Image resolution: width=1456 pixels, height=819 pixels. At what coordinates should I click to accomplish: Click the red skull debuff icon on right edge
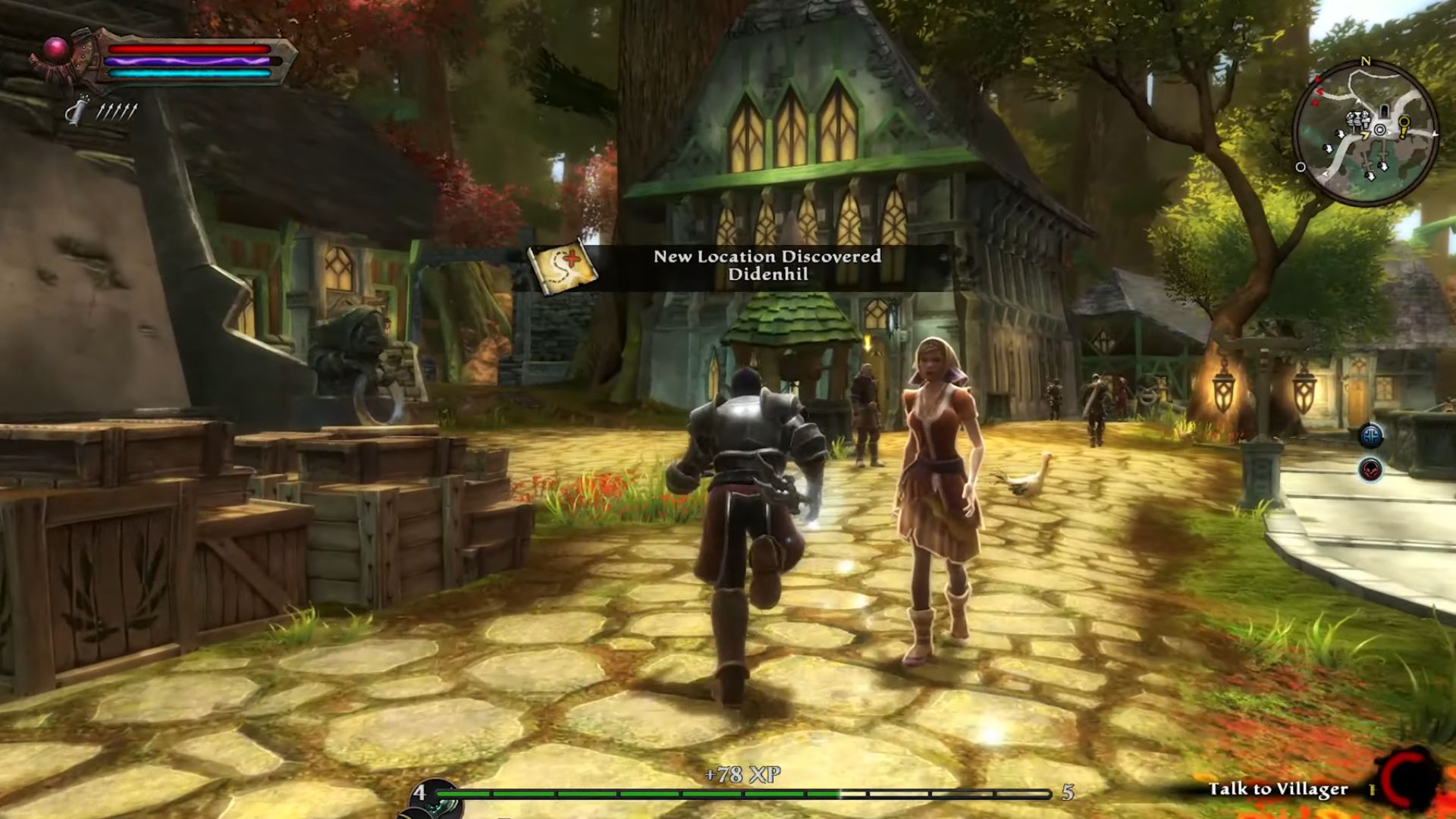tap(1372, 469)
